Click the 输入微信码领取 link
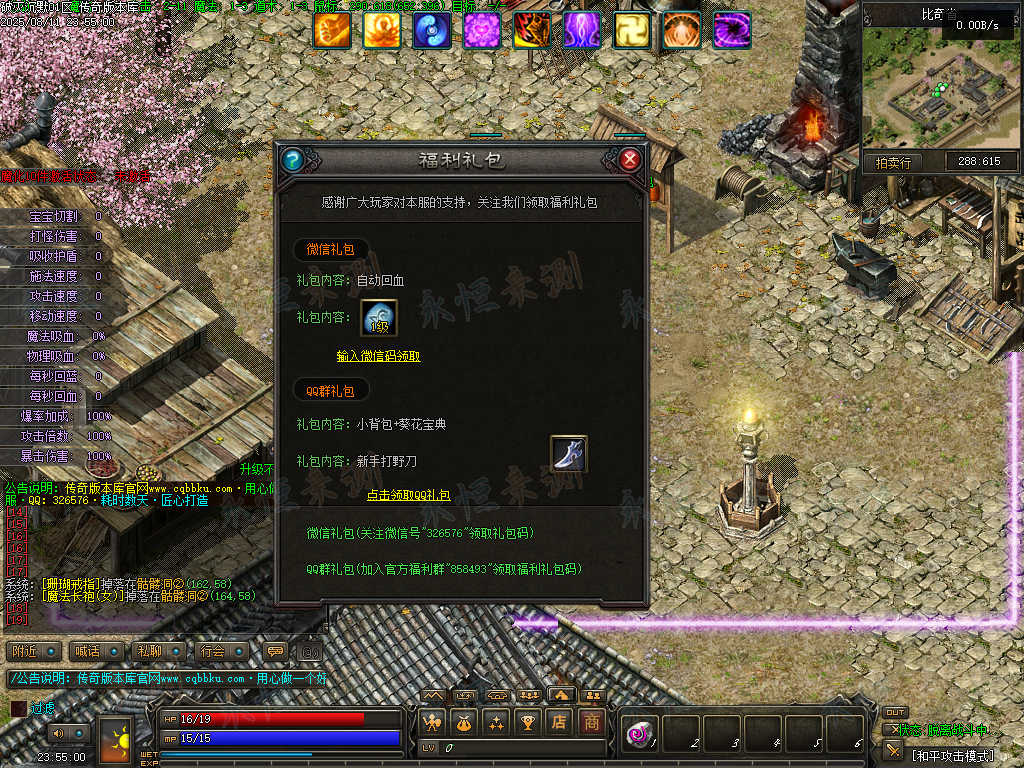 coord(379,356)
